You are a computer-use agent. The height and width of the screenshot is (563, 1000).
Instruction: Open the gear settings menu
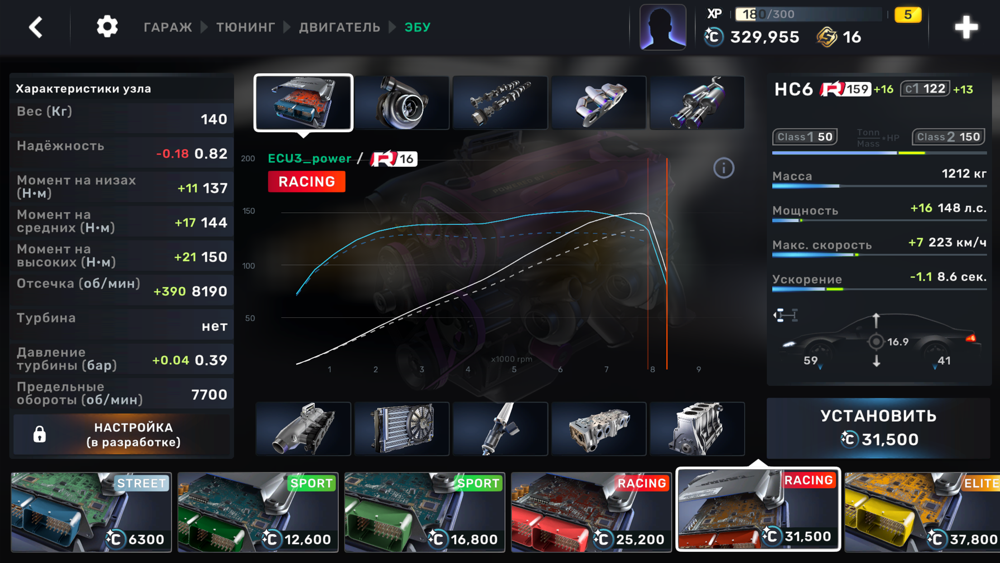point(107,27)
